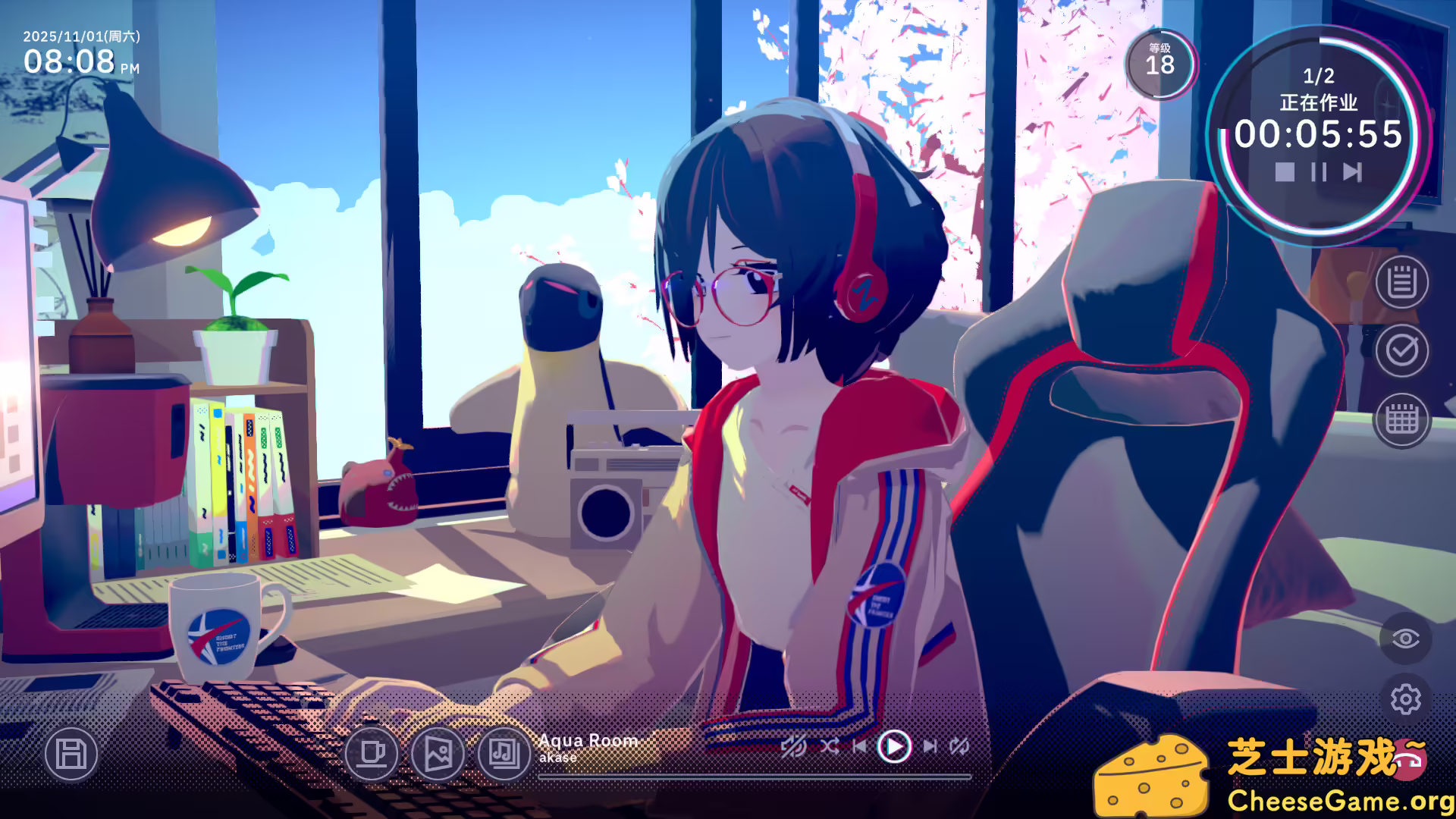Skip to the next timer session
The height and width of the screenshot is (819, 1456).
[x=1351, y=173]
